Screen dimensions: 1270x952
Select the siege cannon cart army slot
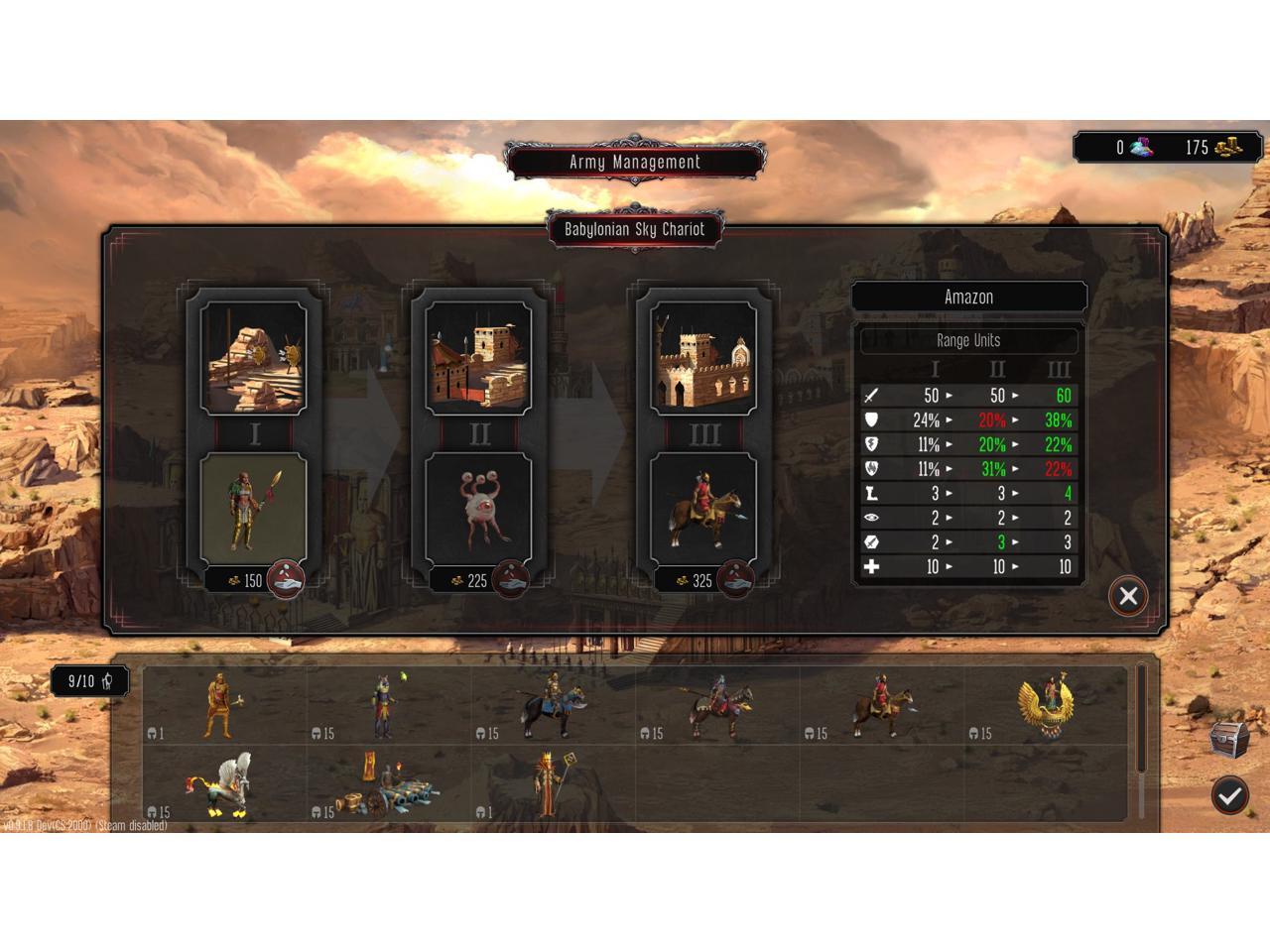(387, 785)
